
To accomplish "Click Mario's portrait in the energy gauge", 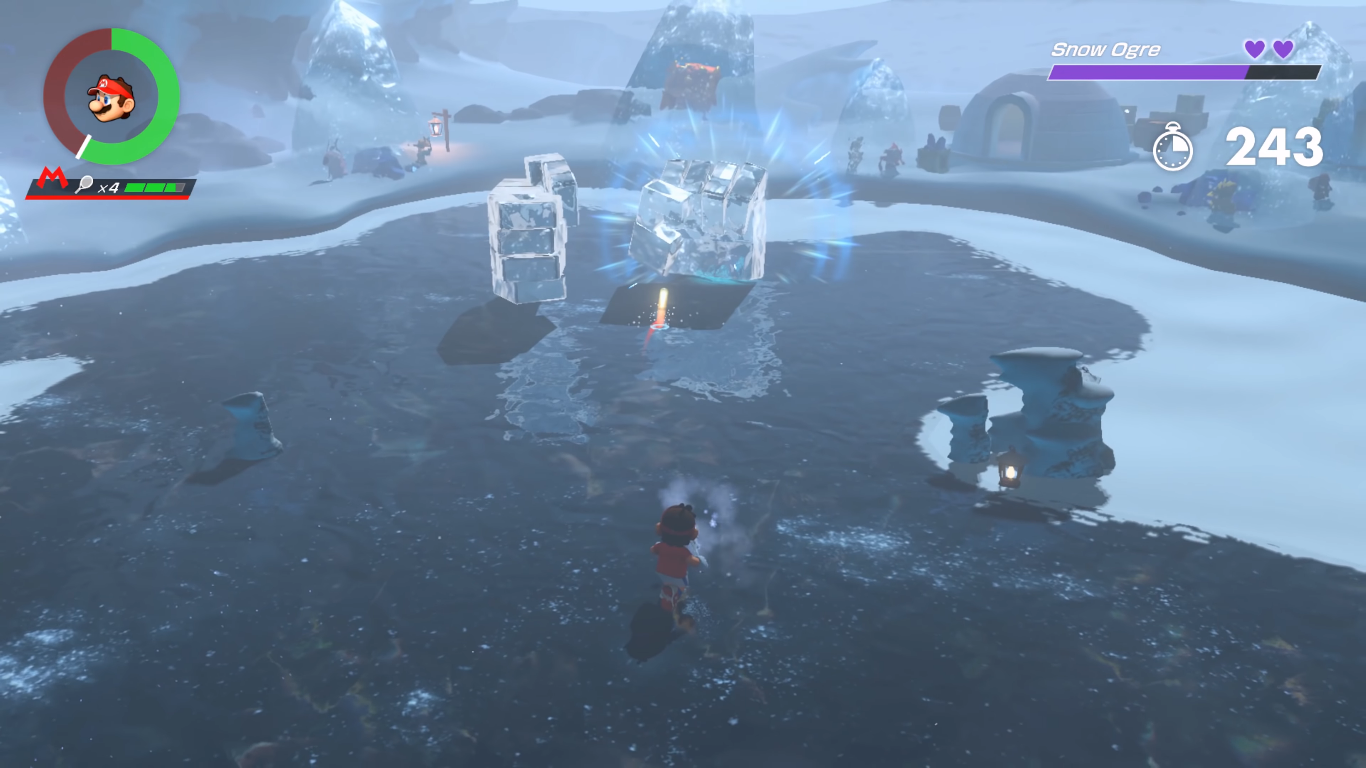I will coord(111,96).
